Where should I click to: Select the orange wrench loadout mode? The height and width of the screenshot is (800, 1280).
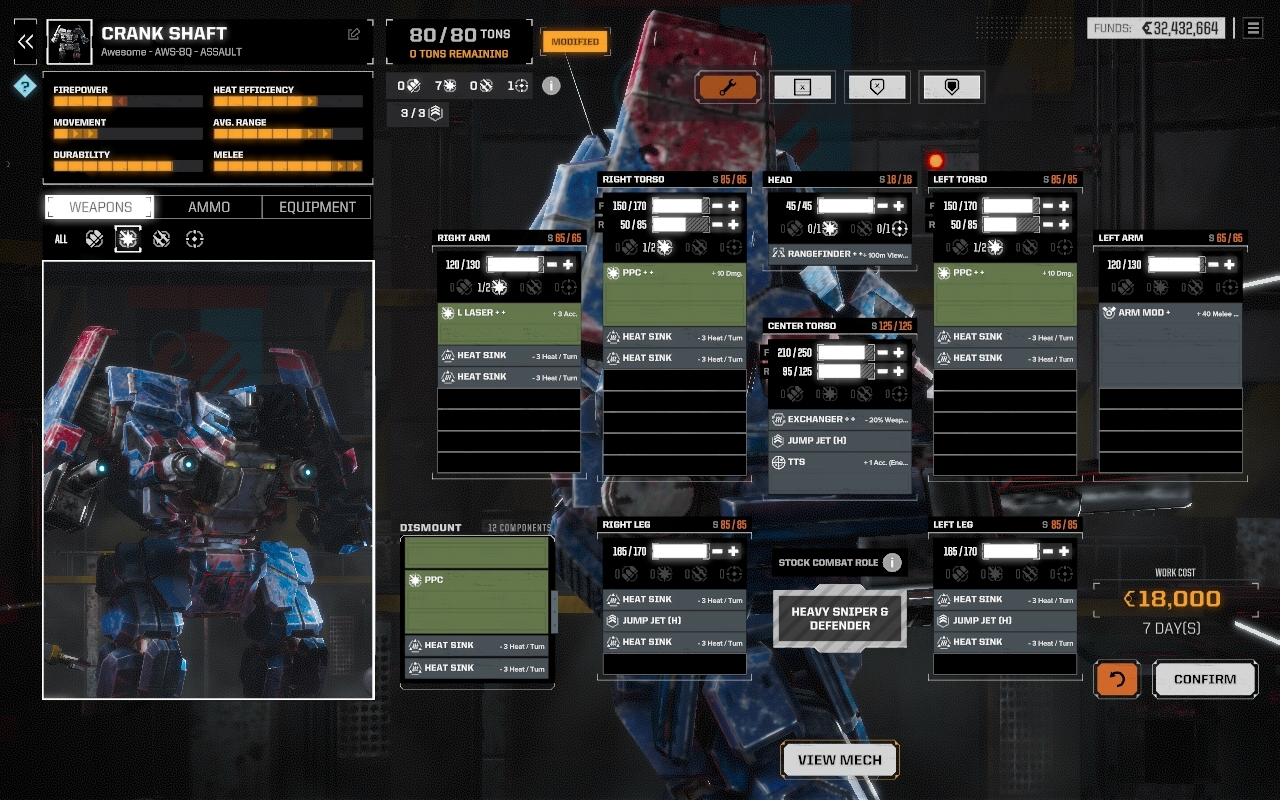(x=728, y=87)
